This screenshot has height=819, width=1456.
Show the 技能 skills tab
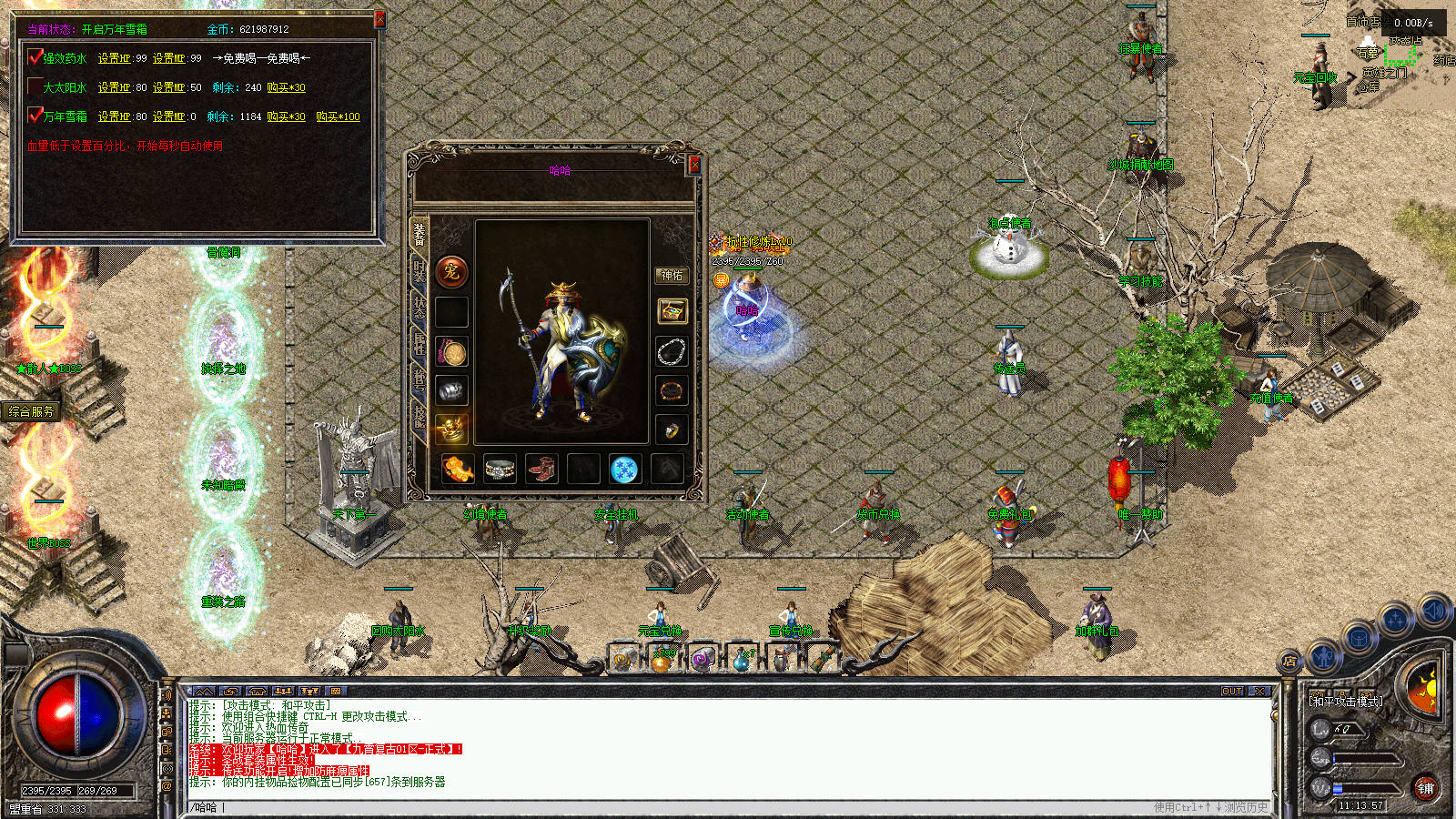(419, 416)
